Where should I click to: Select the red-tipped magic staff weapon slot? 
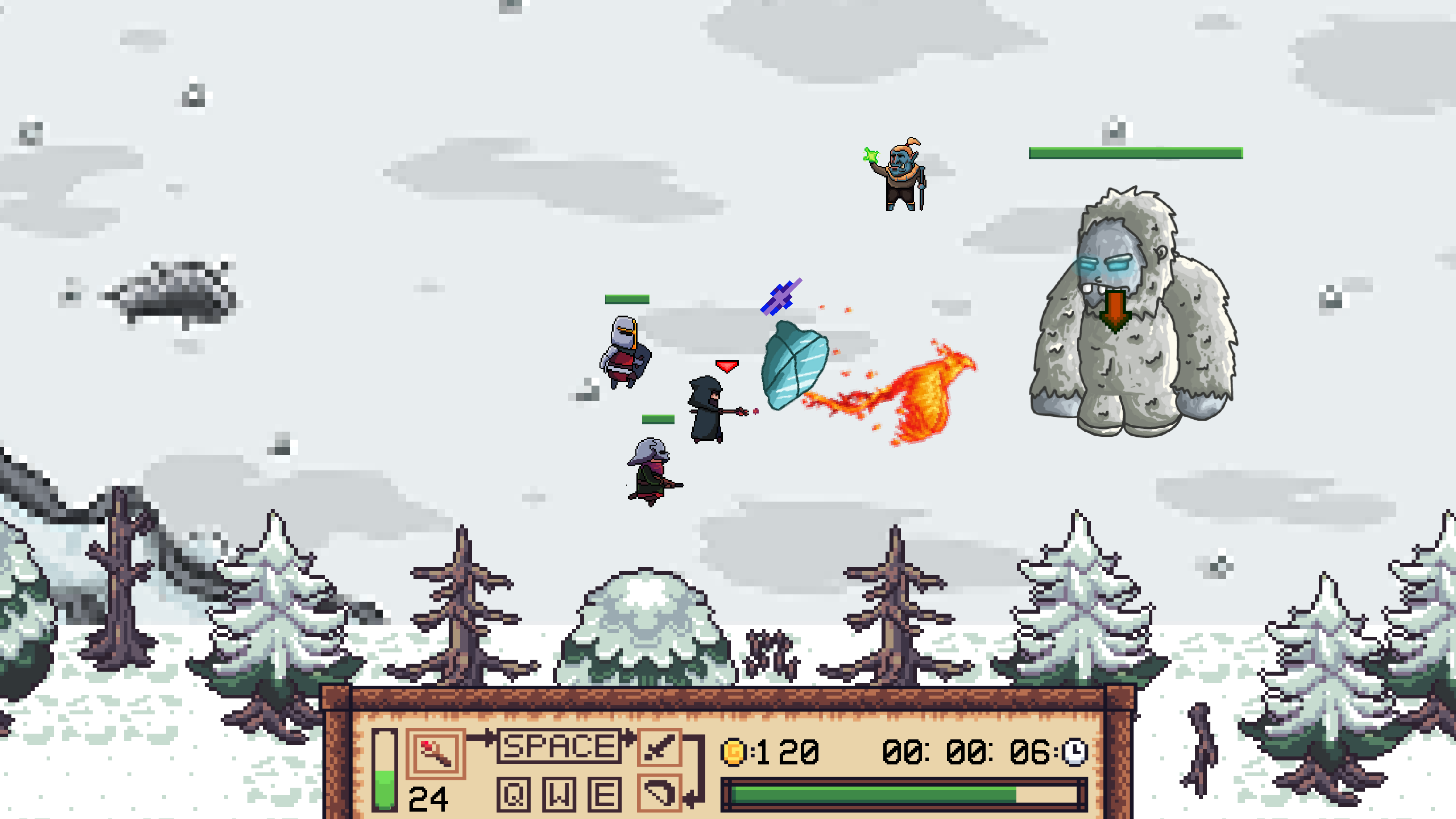[x=435, y=753]
